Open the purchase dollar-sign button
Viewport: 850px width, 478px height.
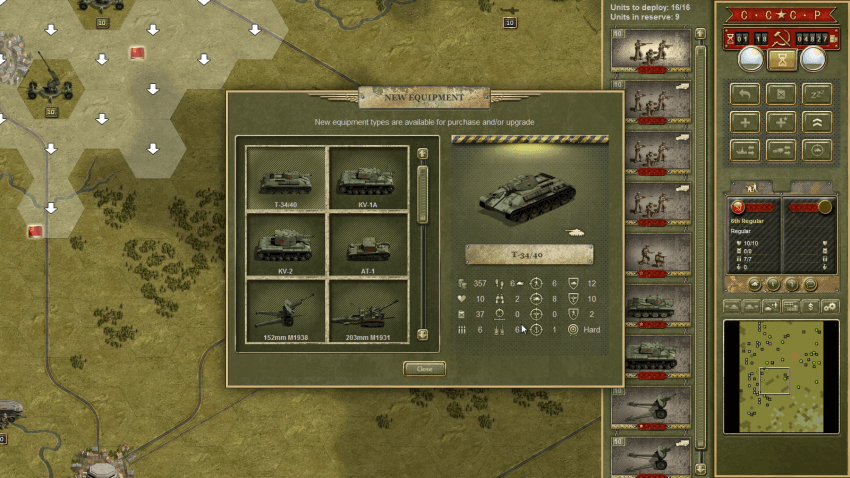(x=810, y=306)
